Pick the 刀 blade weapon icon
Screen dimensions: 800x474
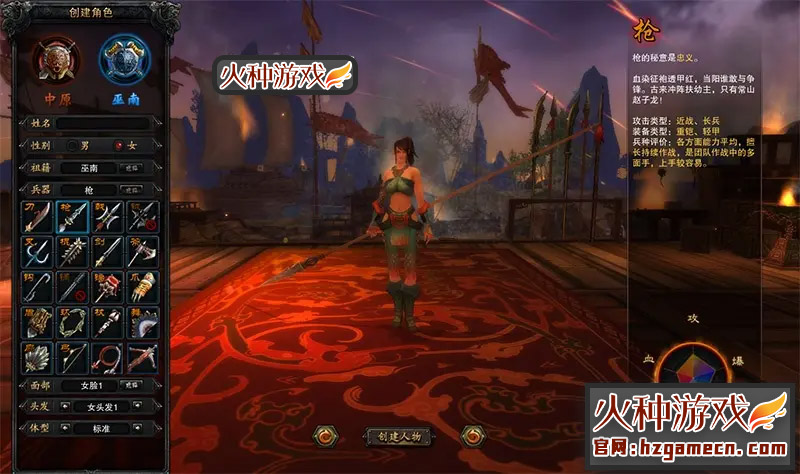click(x=37, y=214)
